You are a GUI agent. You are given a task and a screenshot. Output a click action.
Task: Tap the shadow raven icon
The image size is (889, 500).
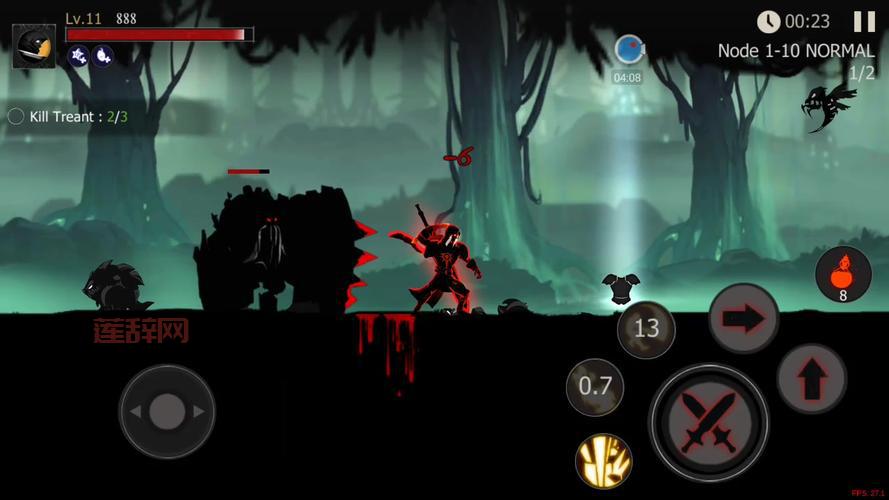pyautogui.click(x=828, y=106)
